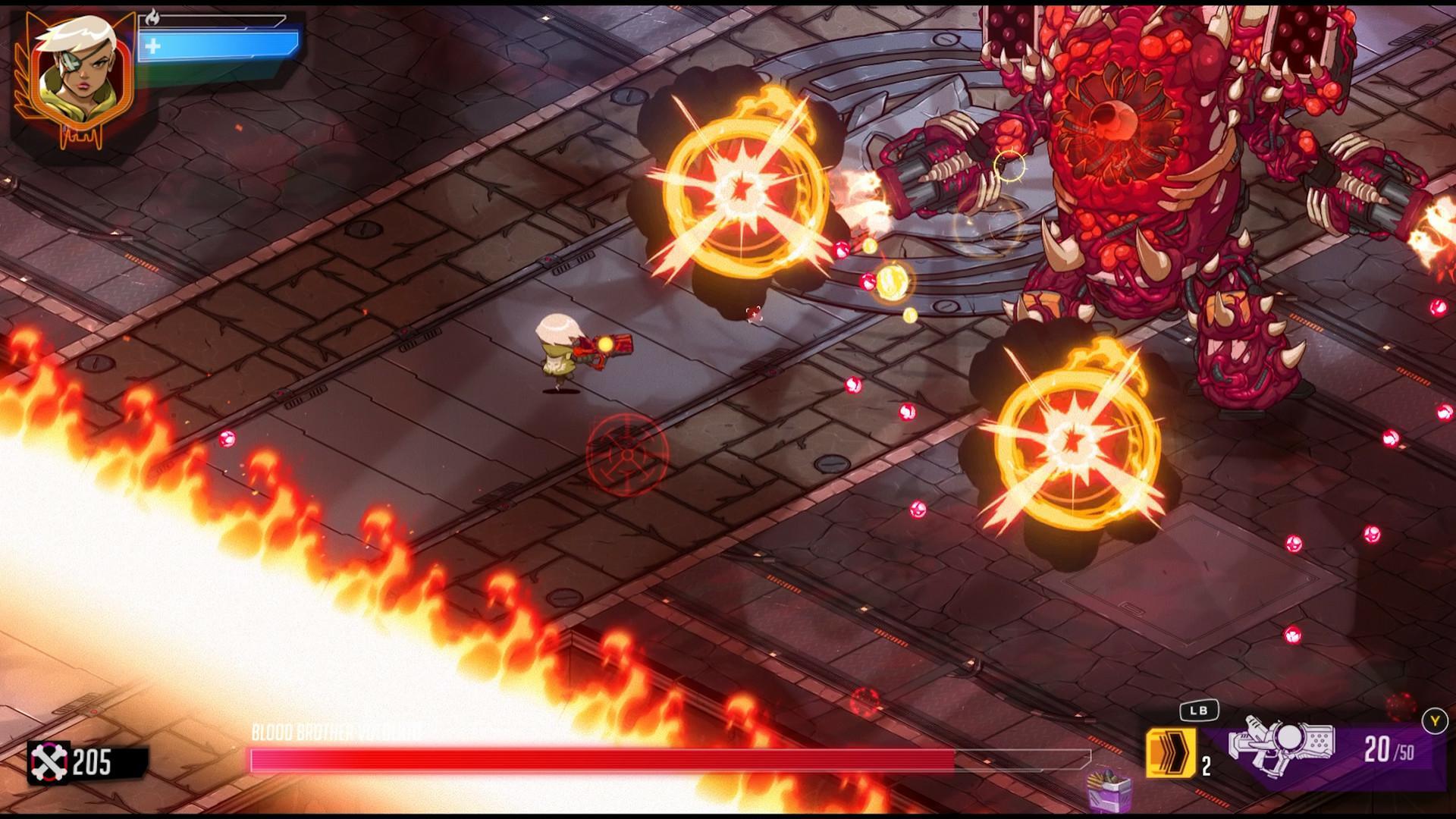Click the plus icon on the health bar
Screen dimensions: 1456x819
point(154,44)
